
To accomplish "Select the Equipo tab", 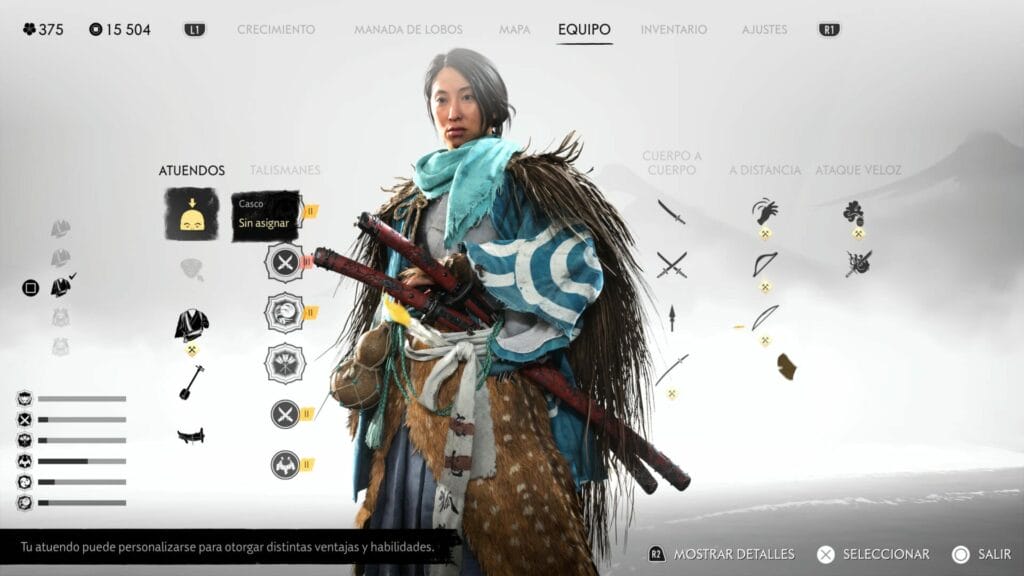I will (x=584, y=30).
